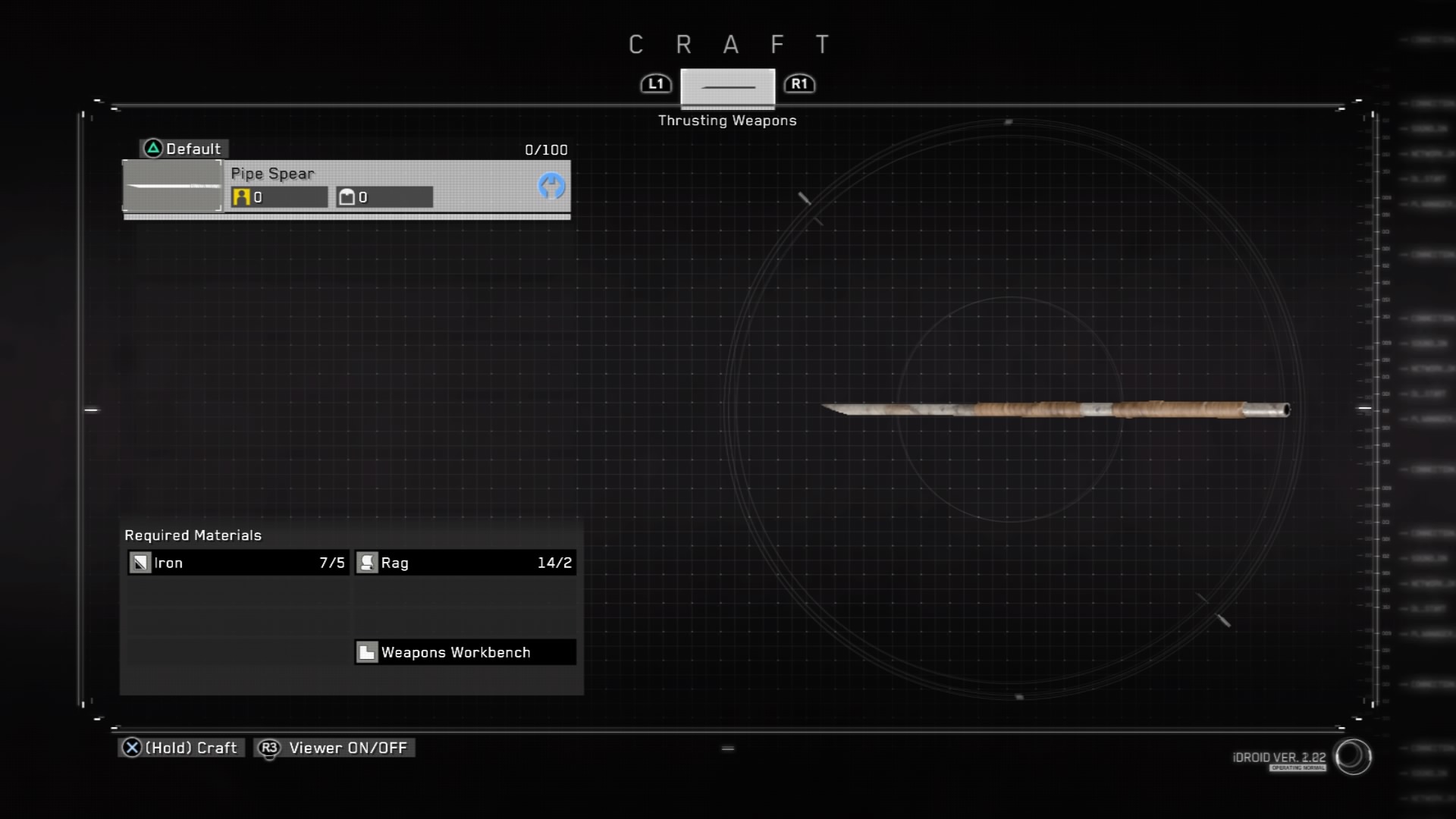Click the blue wrench craftable icon
Image resolution: width=1456 pixels, height=819 pixels.
click(x=551, y=186)
